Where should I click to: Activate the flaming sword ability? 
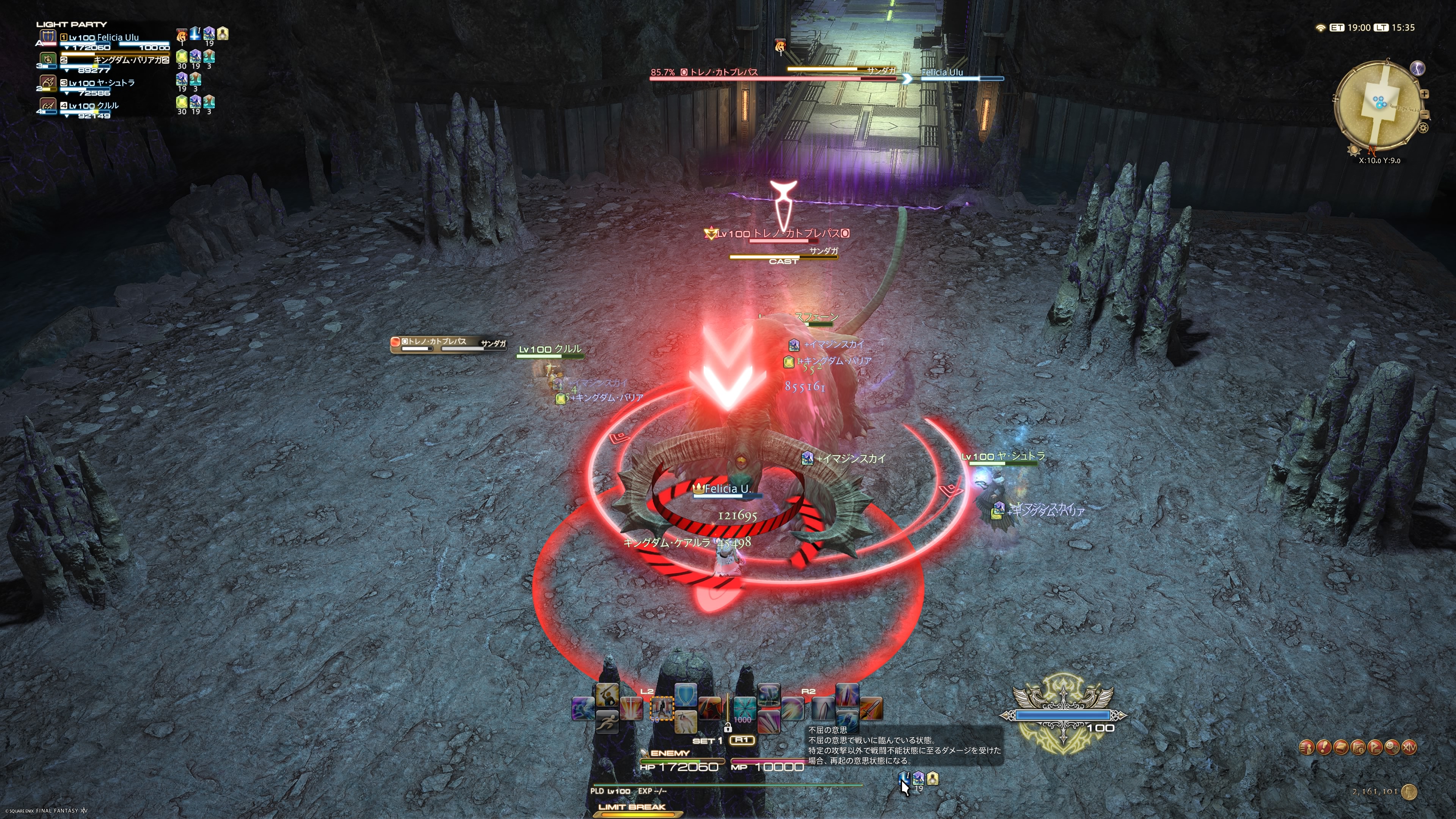[x=871, y=708]
